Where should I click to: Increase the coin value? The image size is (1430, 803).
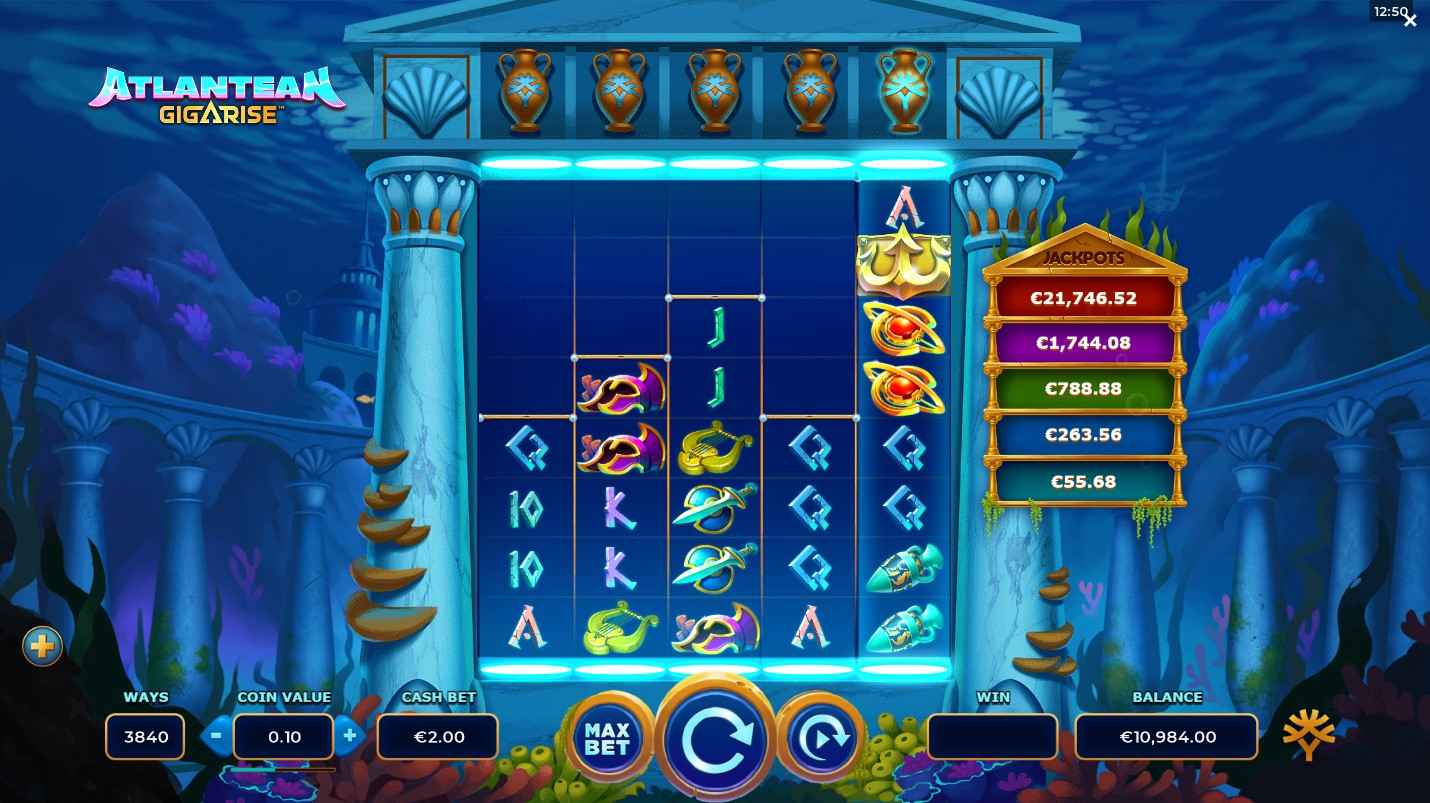coord(349,737)
